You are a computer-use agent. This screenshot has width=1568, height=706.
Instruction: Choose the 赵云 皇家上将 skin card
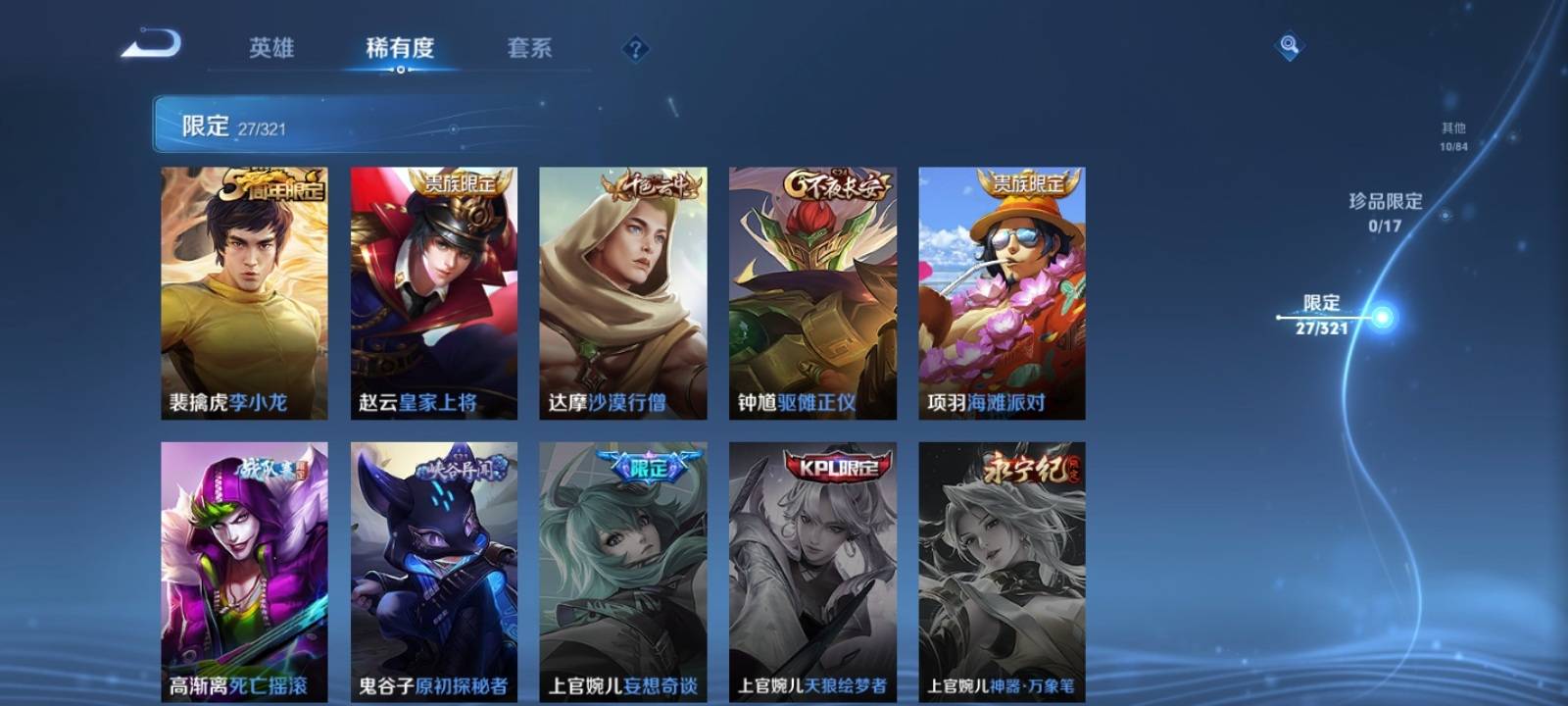433,293
